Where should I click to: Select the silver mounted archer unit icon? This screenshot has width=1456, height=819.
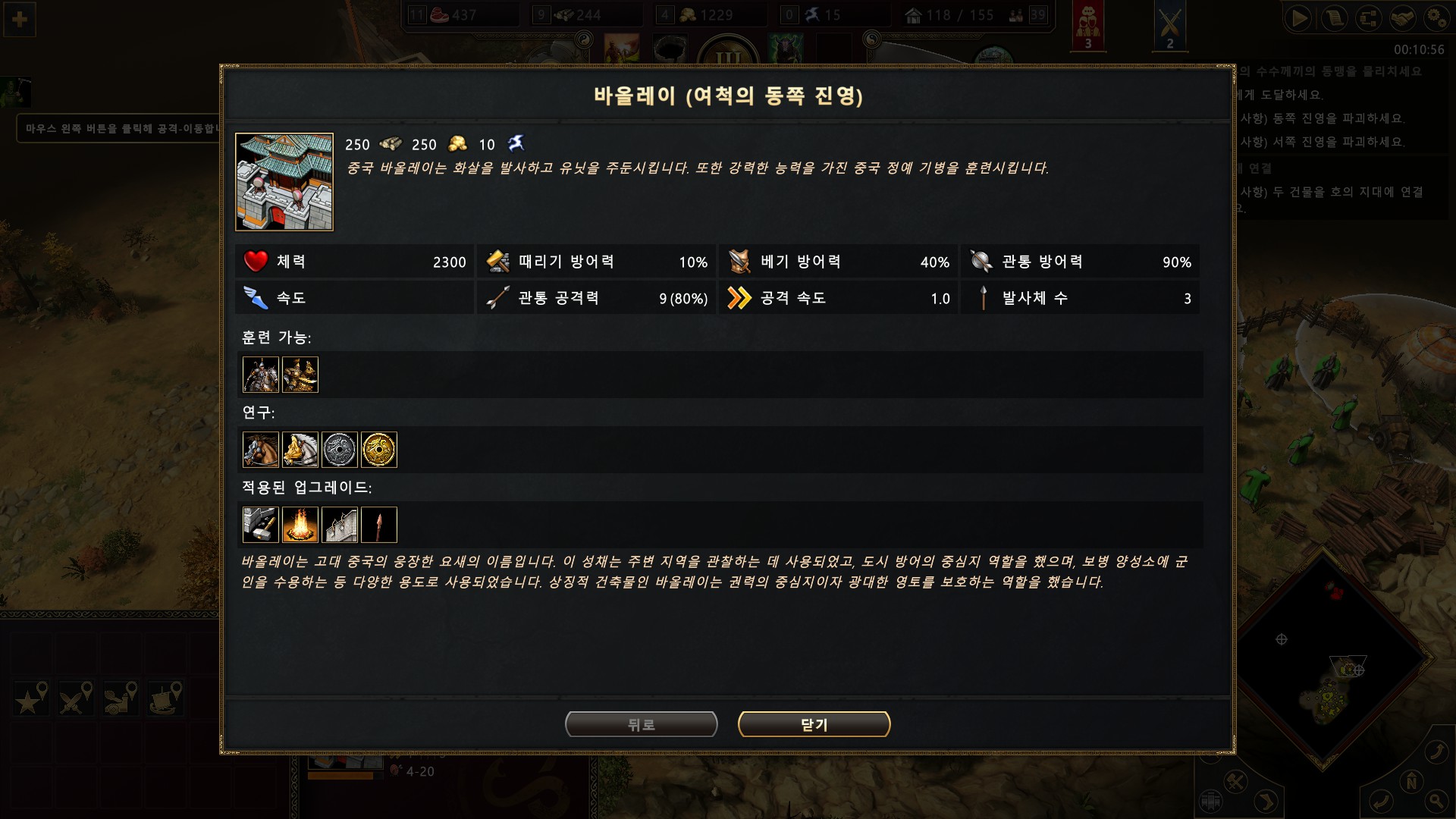click(261, 375)
